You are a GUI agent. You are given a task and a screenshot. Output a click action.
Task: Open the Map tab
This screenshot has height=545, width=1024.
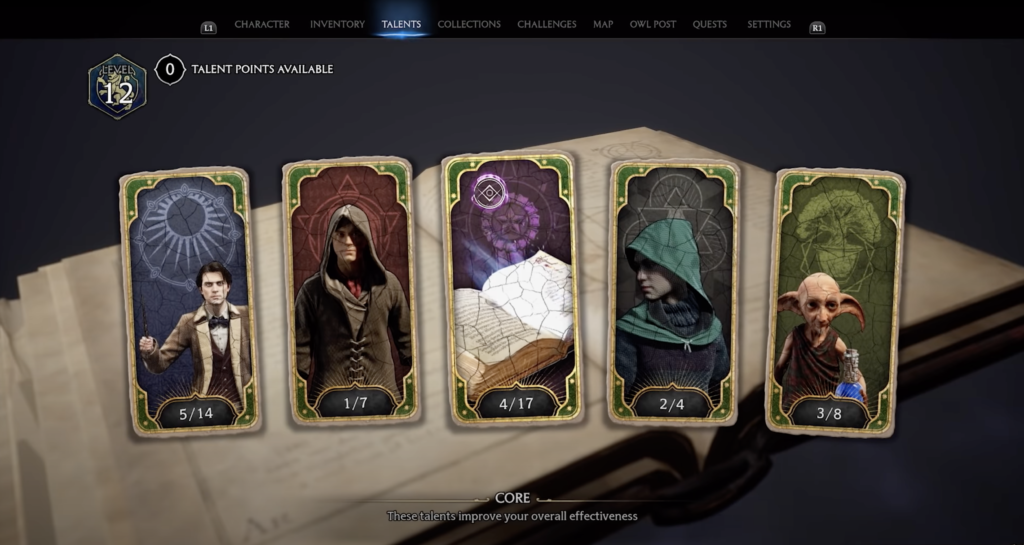click(x=603, y=24)
